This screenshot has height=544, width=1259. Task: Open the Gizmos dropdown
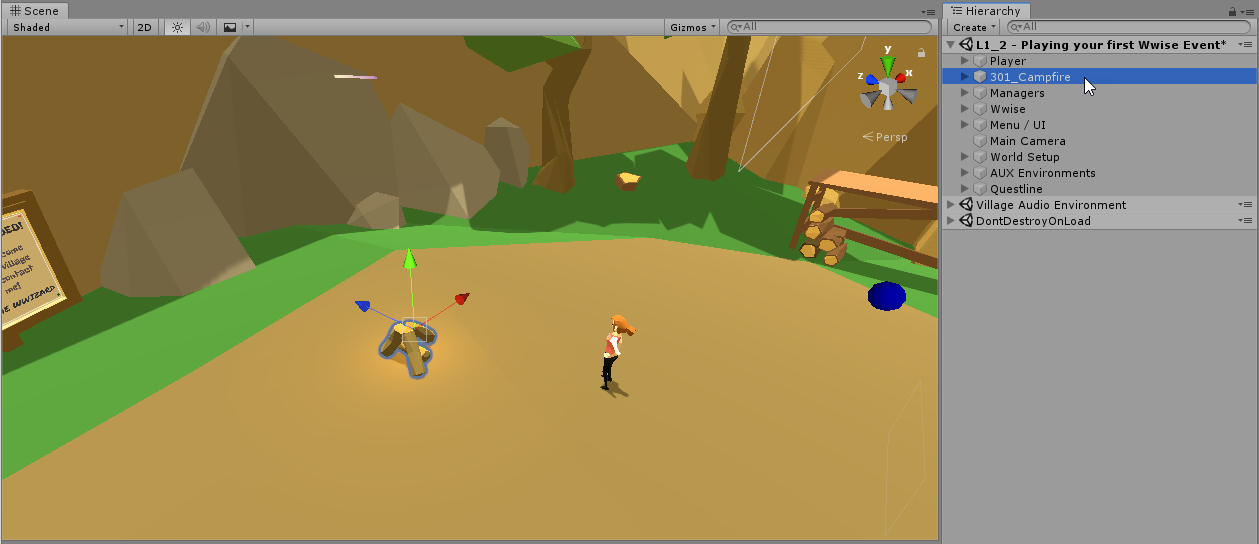click(692, 27)
